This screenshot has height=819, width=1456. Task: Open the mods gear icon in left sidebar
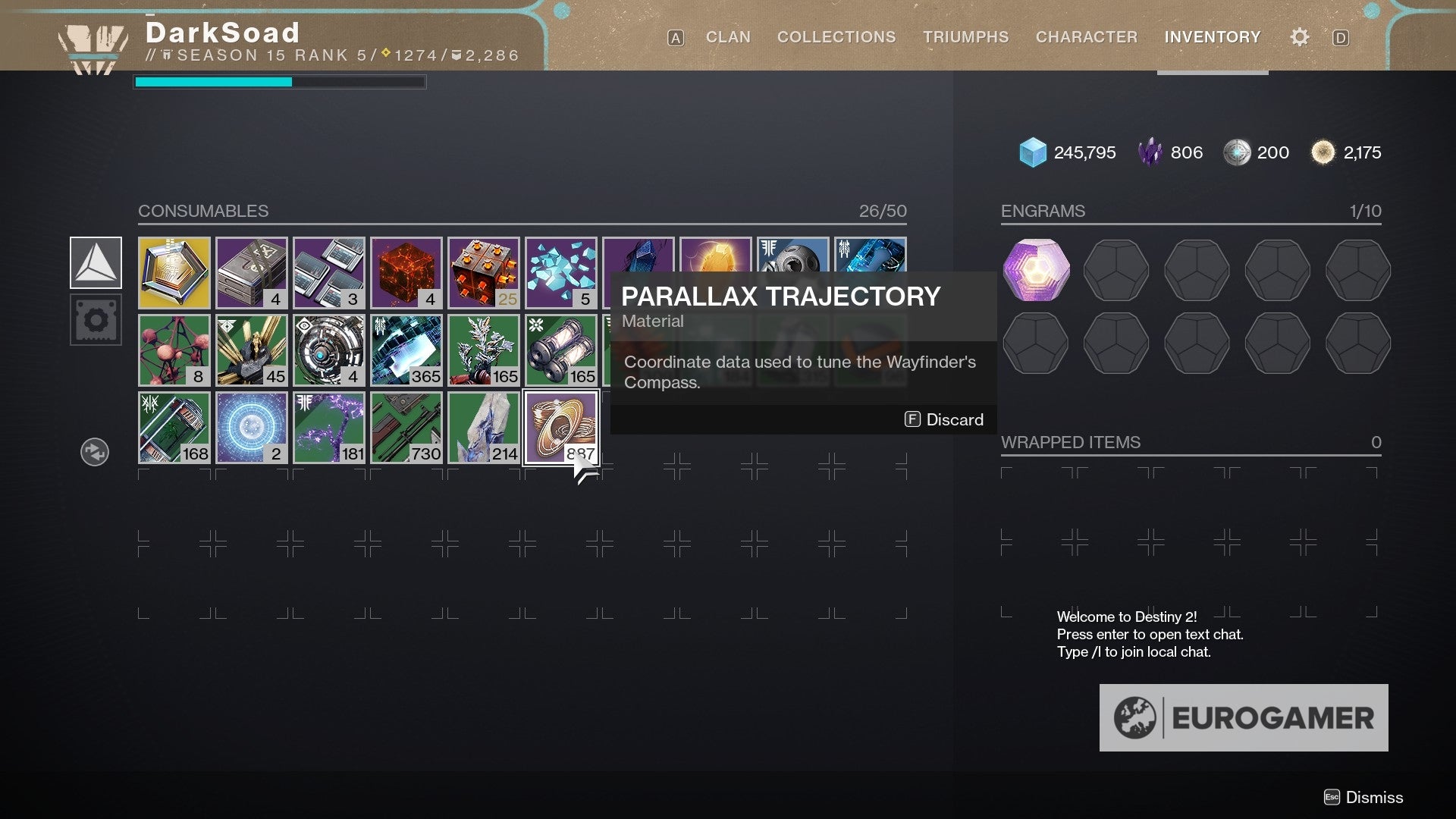pos(96,319)
